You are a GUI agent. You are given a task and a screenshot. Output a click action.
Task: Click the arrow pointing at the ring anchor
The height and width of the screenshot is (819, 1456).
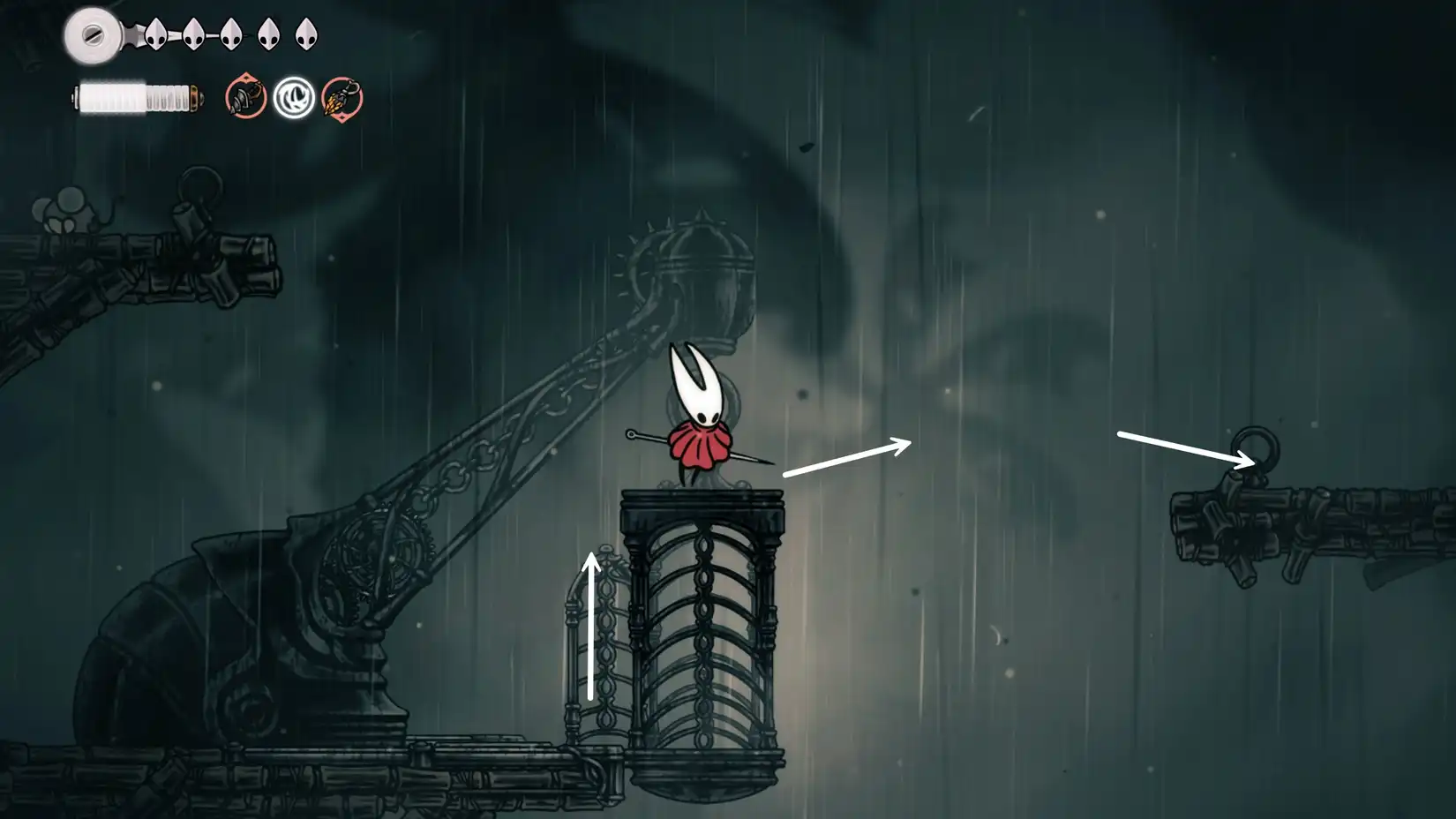[x=1182, y=446]
